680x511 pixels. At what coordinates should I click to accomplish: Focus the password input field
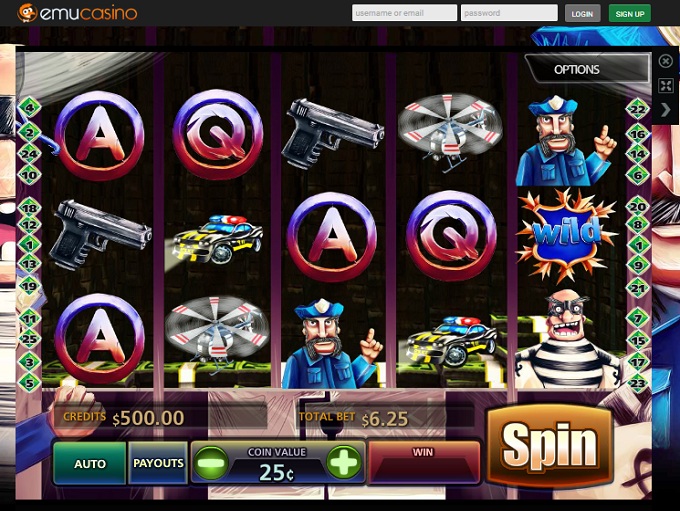coord(509,13)
